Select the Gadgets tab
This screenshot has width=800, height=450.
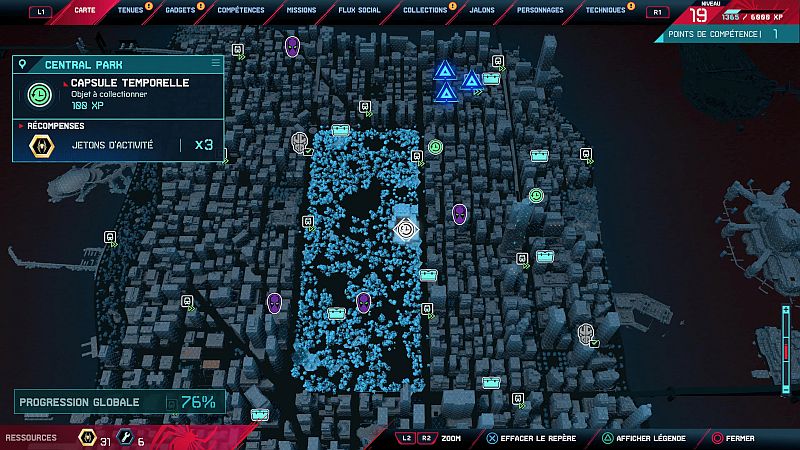[181, 11]
